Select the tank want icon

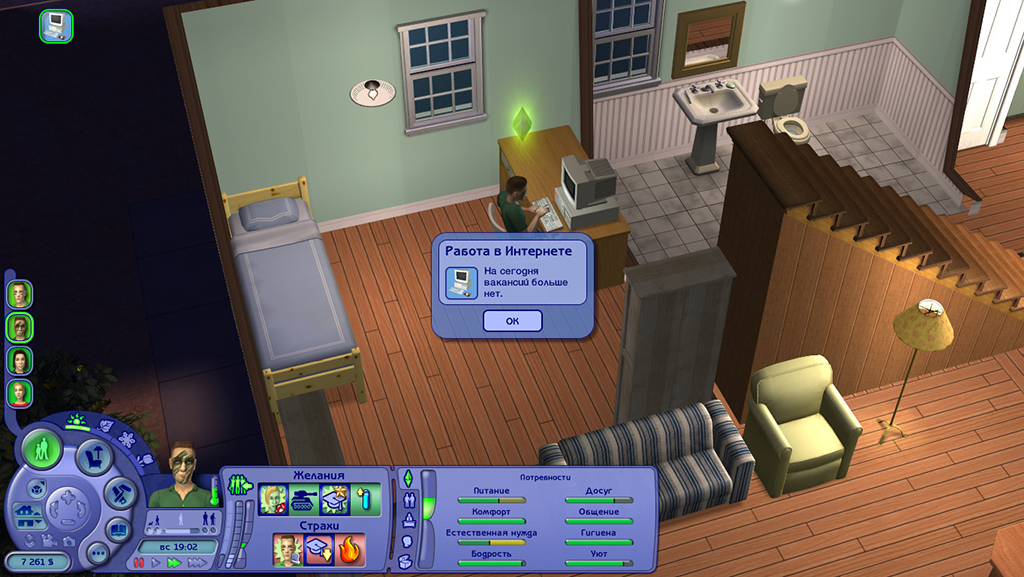tap(304, 499)
